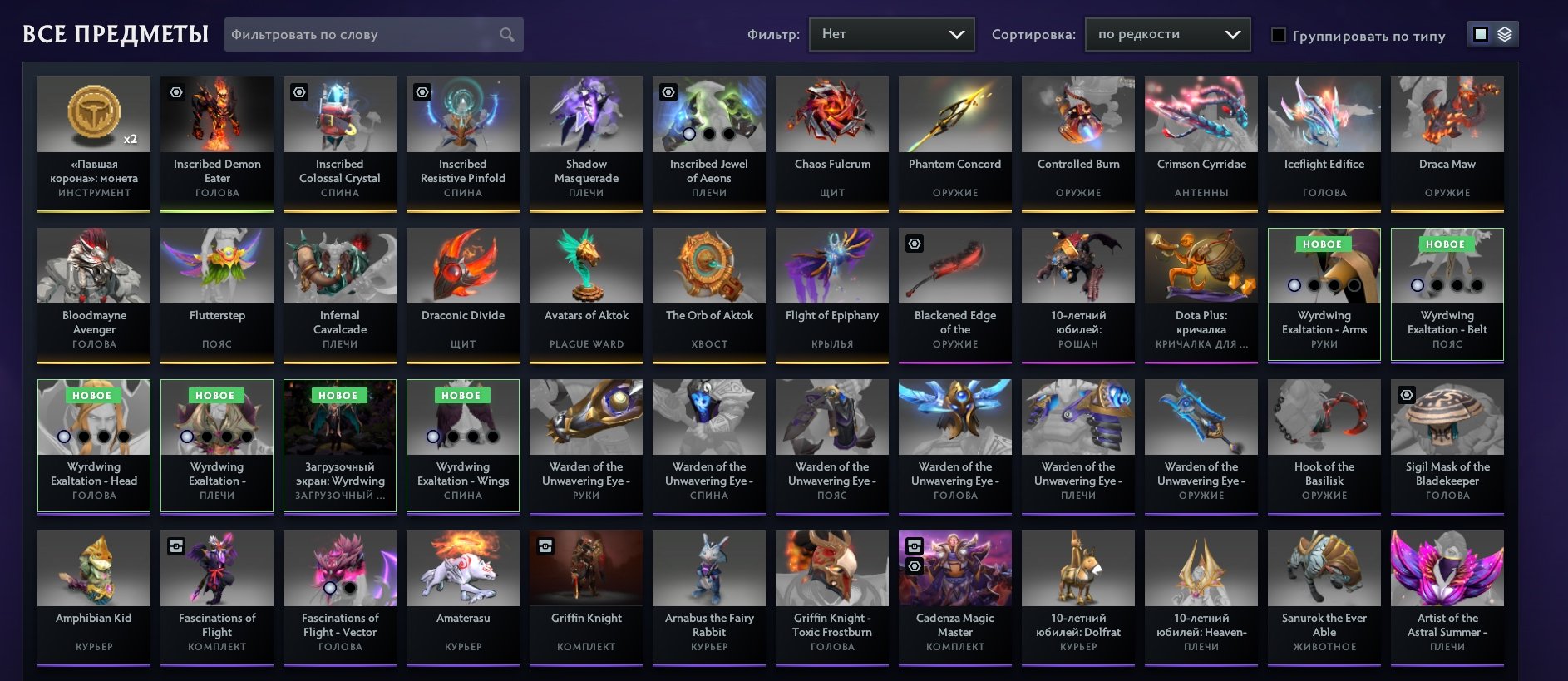Image resolution: width=1568 pixels, height=681 pixels.
Task: Select a style dot on Inscribed Jewel of Aeons
Action: pyautogui.click(x=688, y=133)
